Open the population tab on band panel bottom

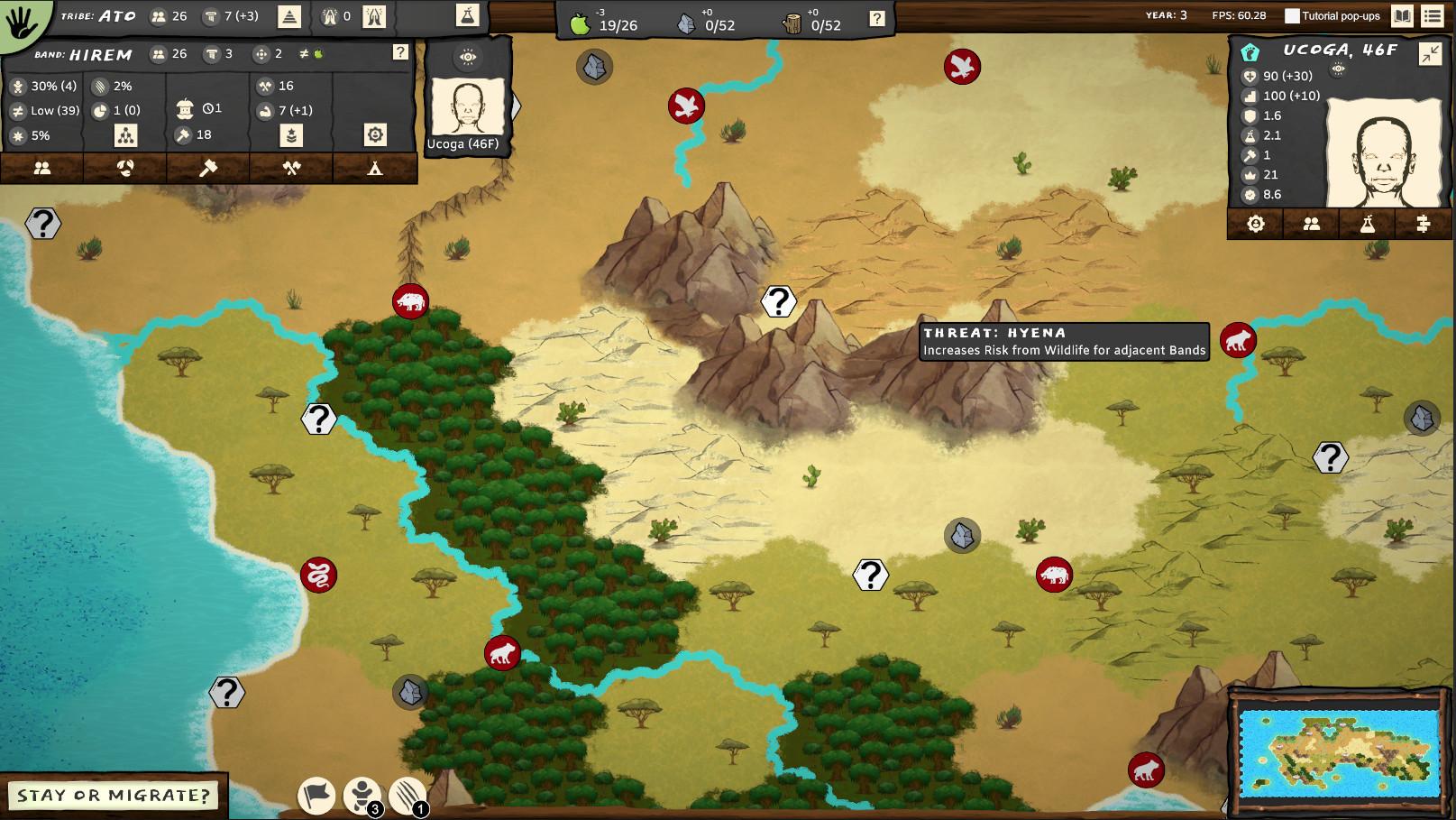42,168
